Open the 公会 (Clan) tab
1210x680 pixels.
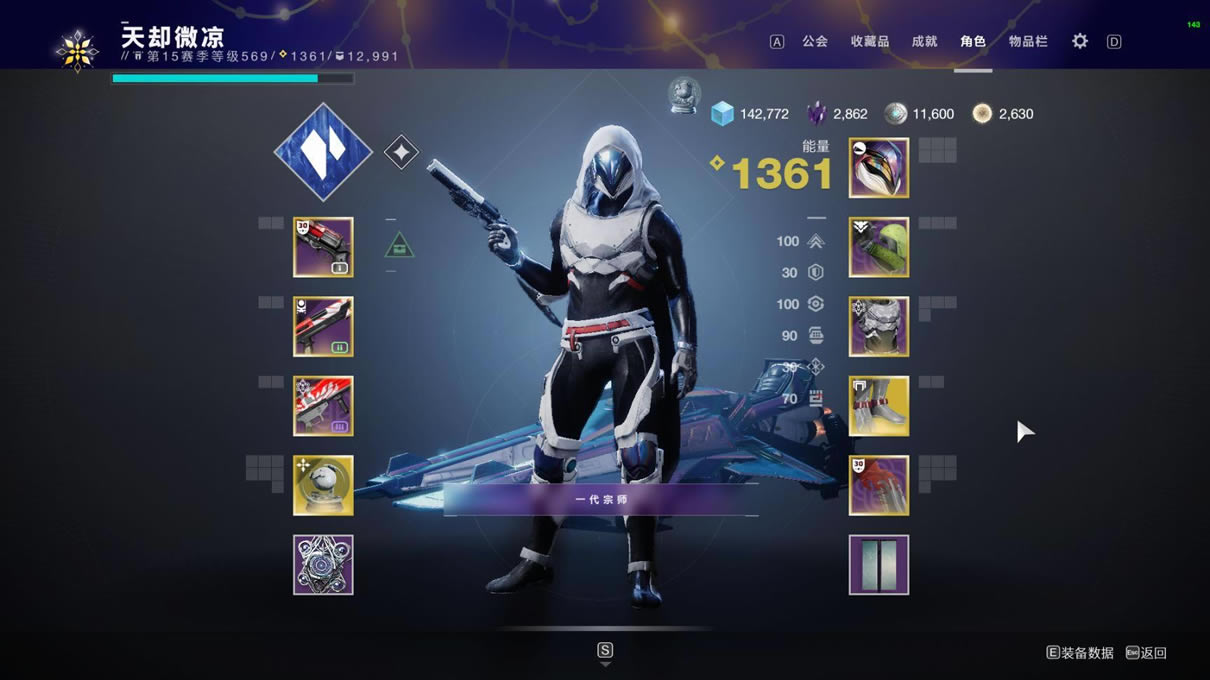click(815, 42)
